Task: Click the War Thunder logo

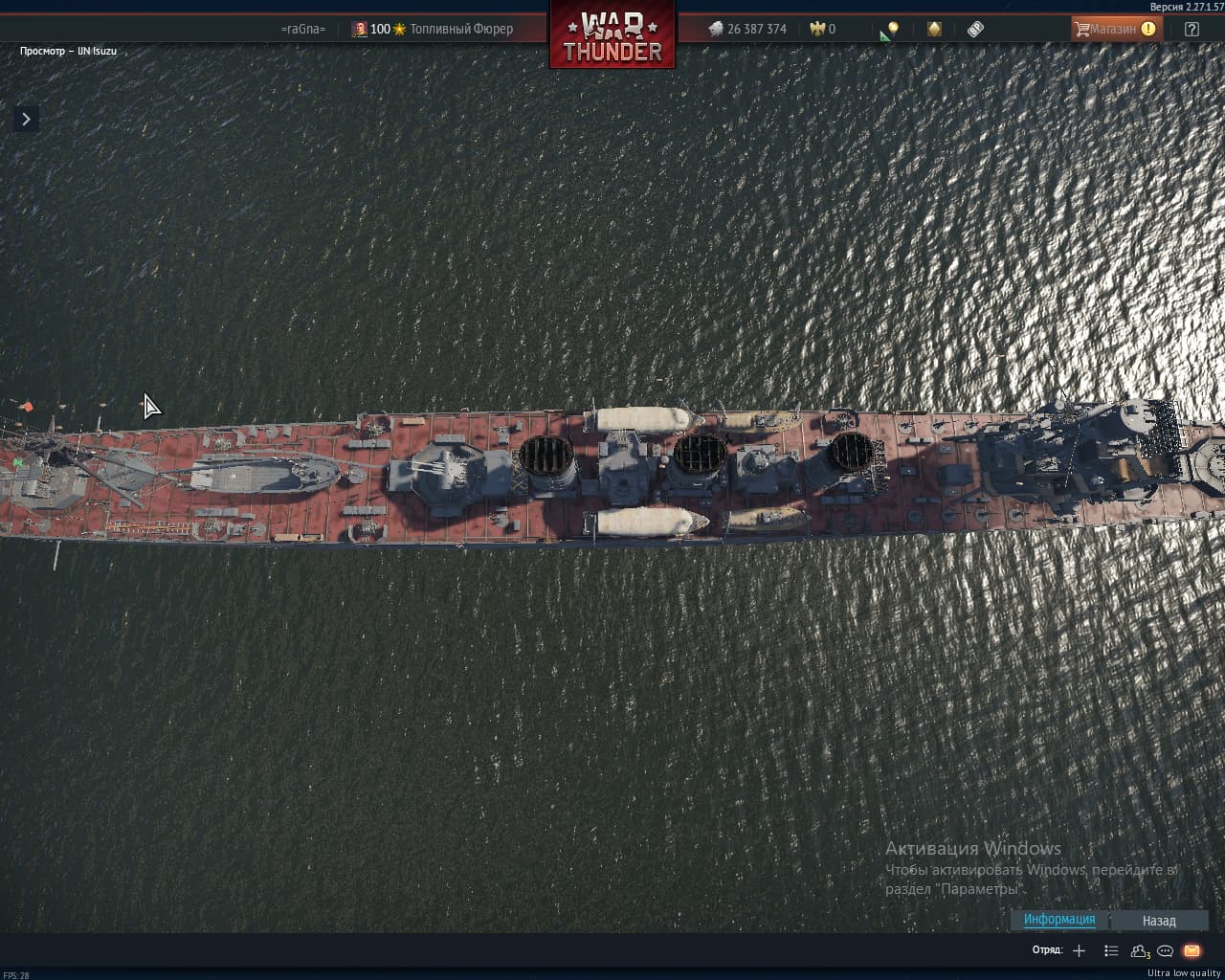Action: click(612, 36)
